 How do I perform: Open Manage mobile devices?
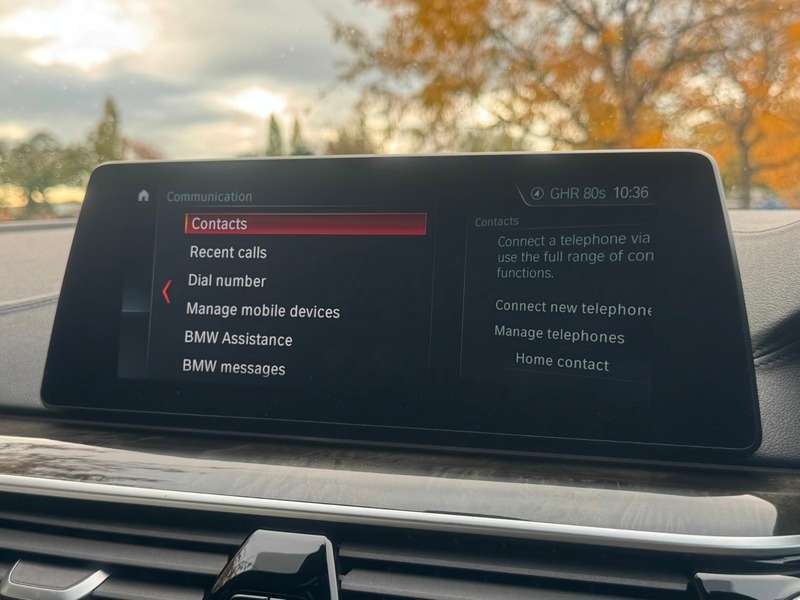click(262, 311)
